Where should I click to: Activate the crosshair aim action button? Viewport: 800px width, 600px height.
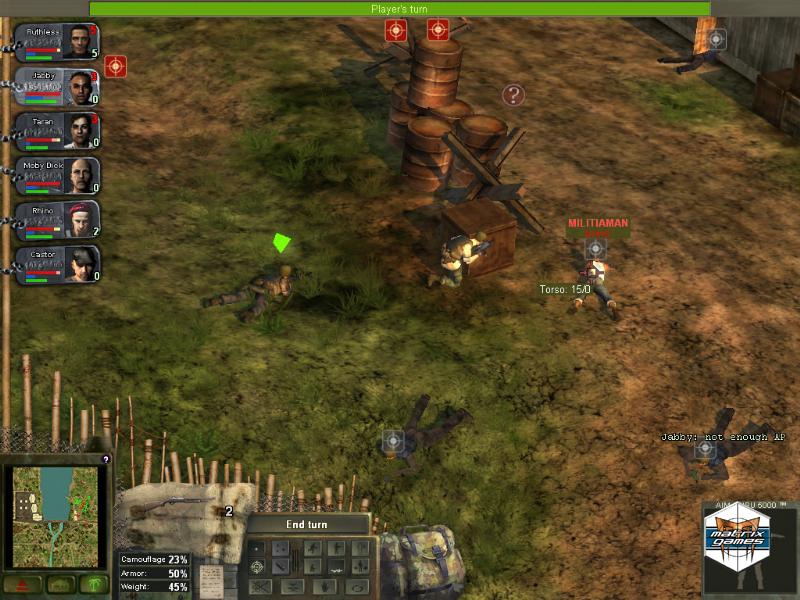(258, 567)
